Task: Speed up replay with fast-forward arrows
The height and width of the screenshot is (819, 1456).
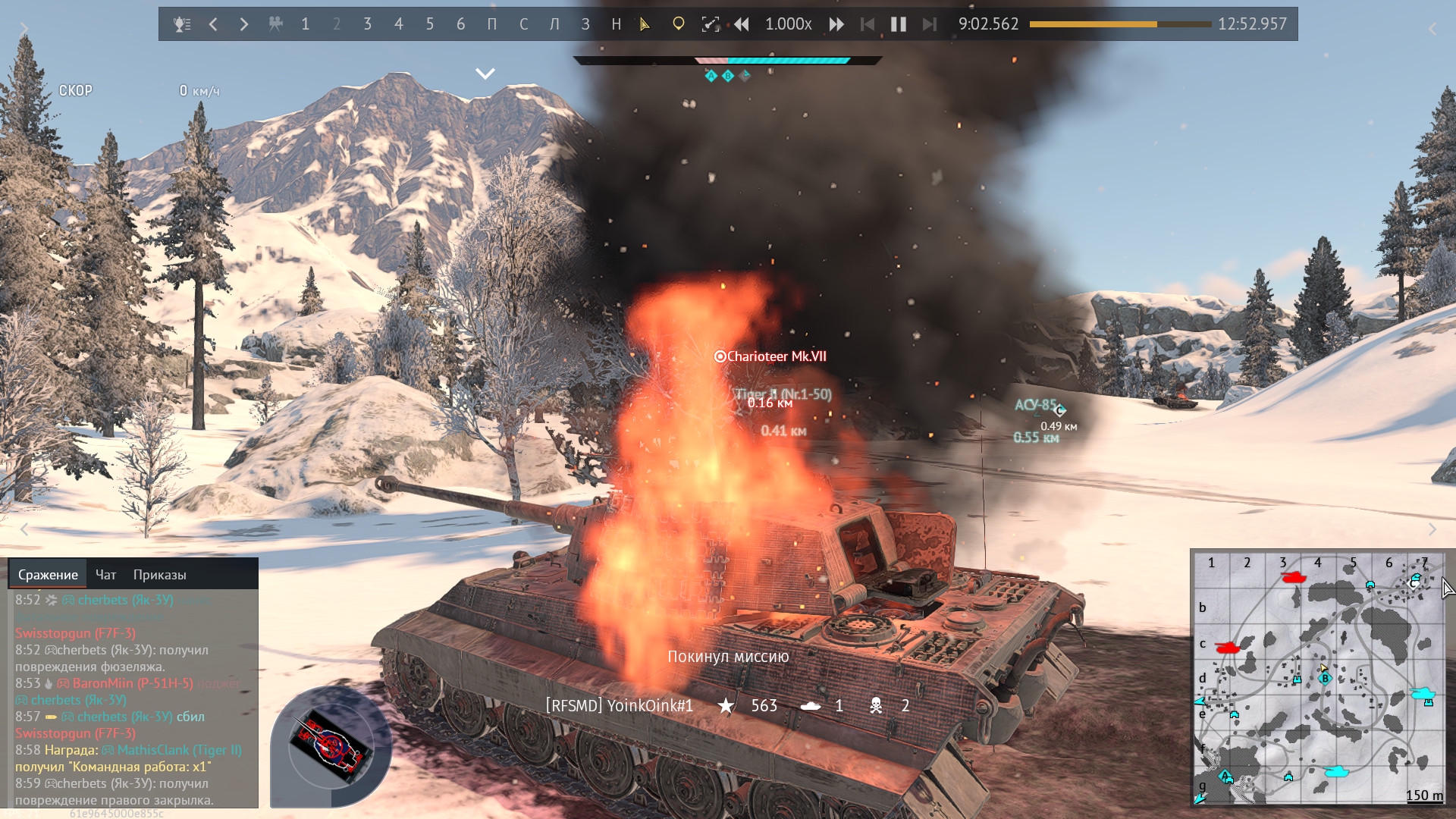Action: click(x=836, y=24)
